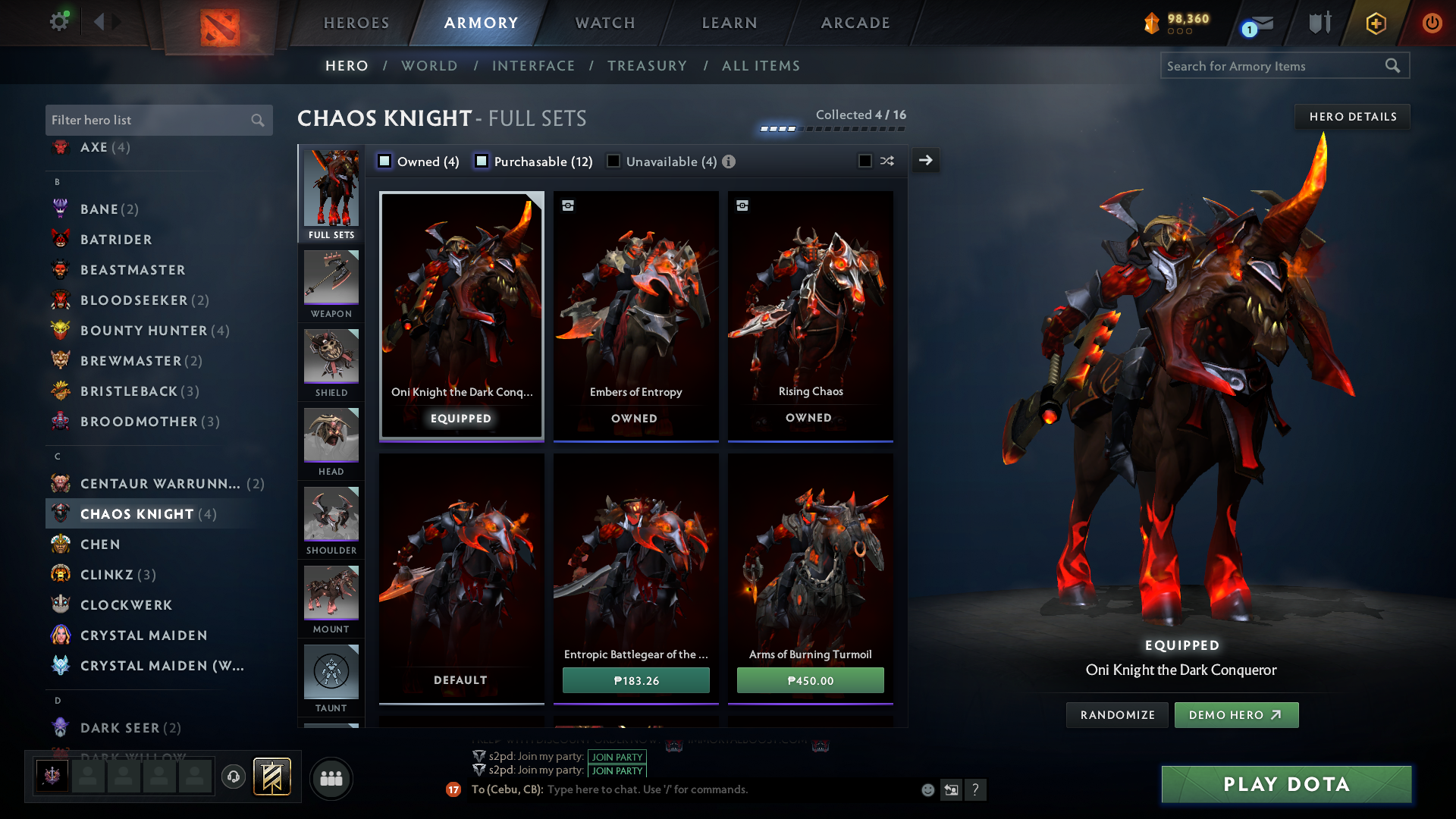The height and width of the screenshot is (819, 1456).
Task: Purchase Entropic Battlegear for ₱183.26
Action: [x=635, y=680]
